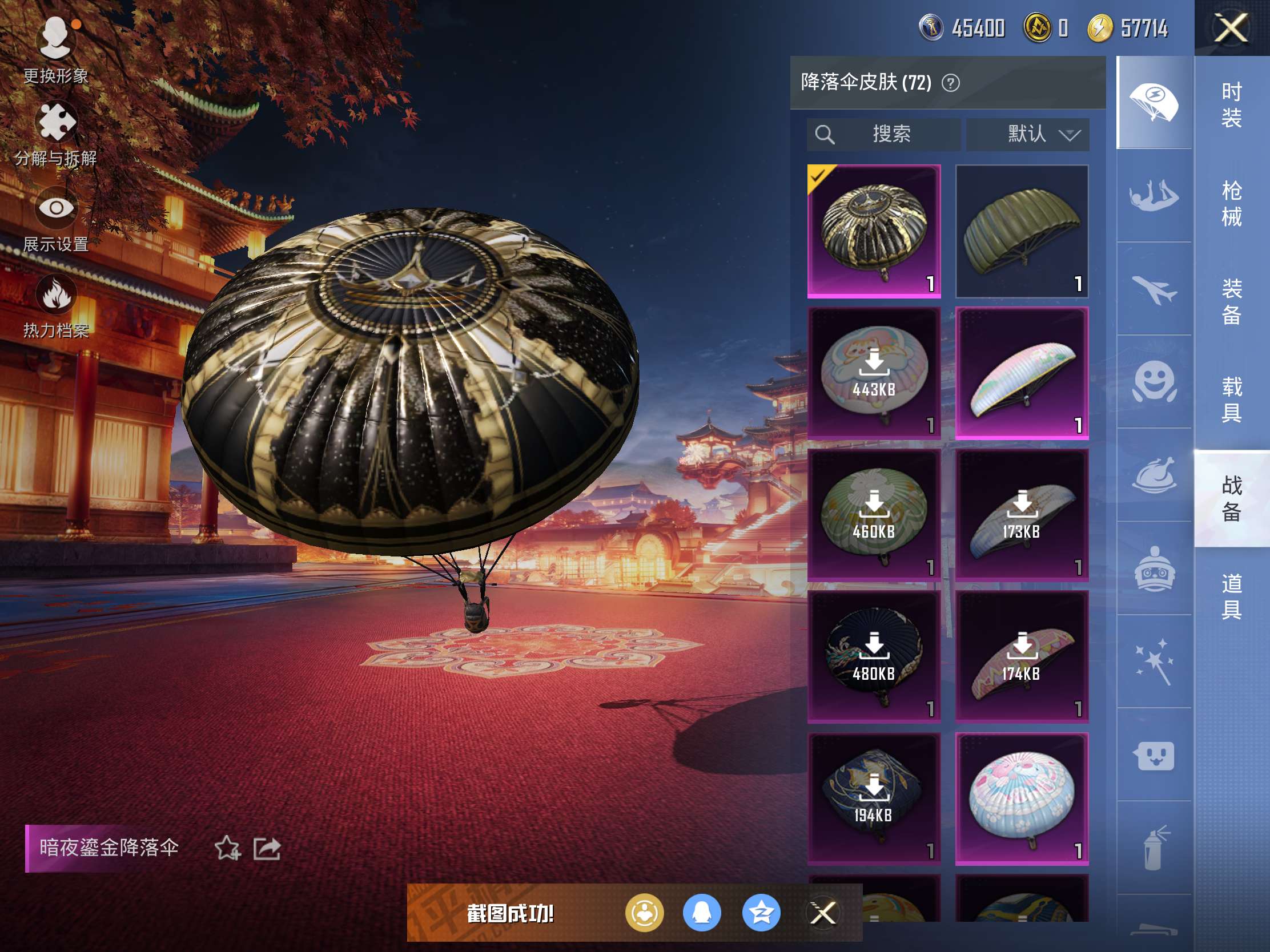Select the olive green default parachute
Screen dimensions: 1270x952
[1022, 231]
